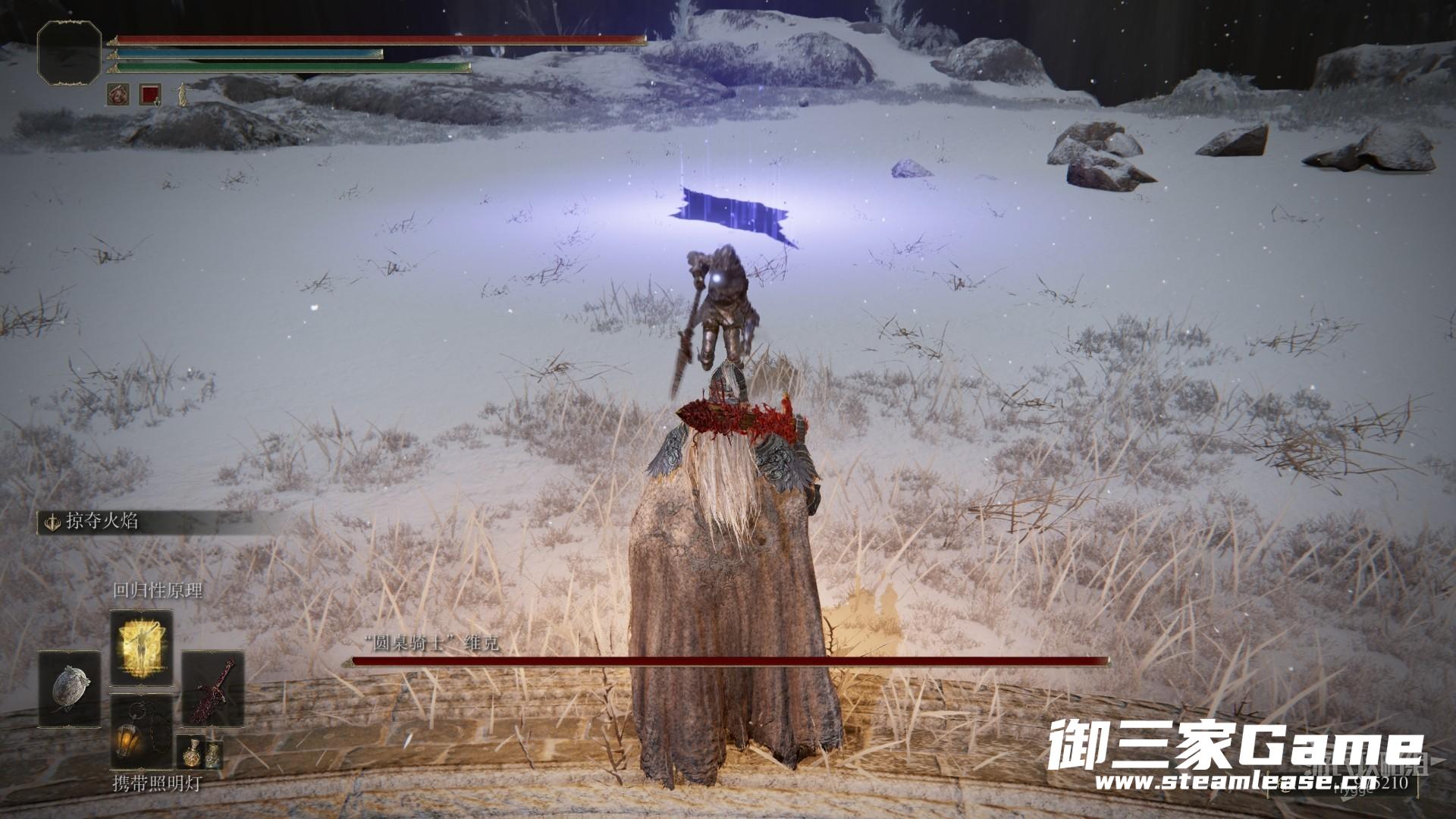The image size is (1456, 819).
Task: Choose the red thorned sword slot
Action: pyautogui.click(x=213, y=689)
